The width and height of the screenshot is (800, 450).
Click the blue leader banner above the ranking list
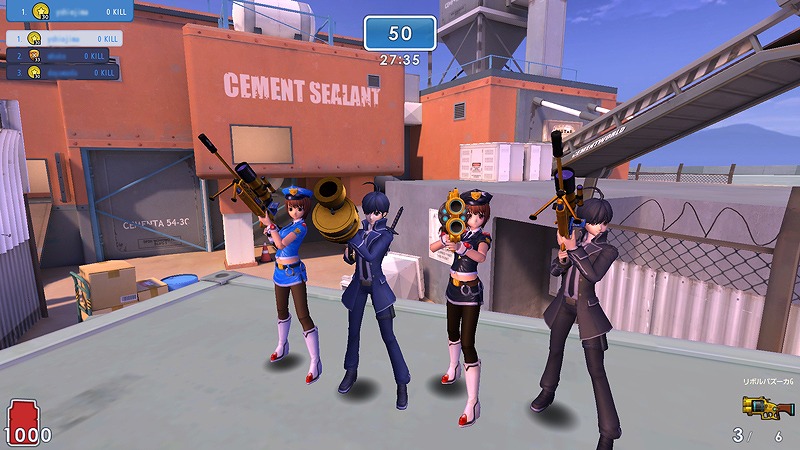[x=68, y=11]
